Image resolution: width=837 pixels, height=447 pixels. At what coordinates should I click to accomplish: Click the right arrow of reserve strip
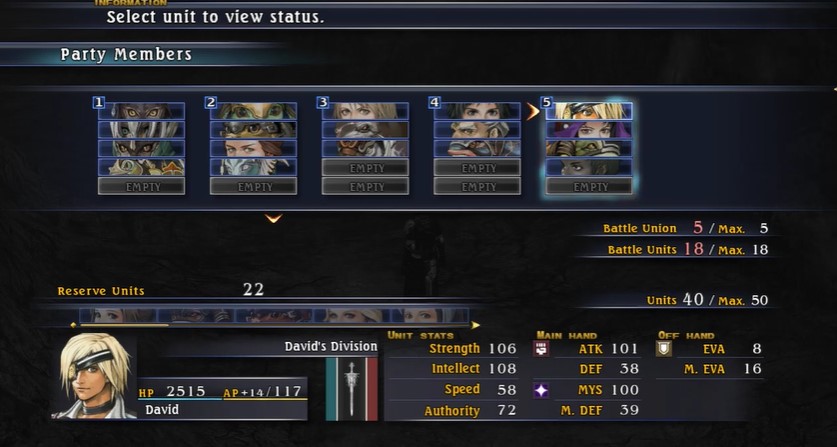coord(475,325)
